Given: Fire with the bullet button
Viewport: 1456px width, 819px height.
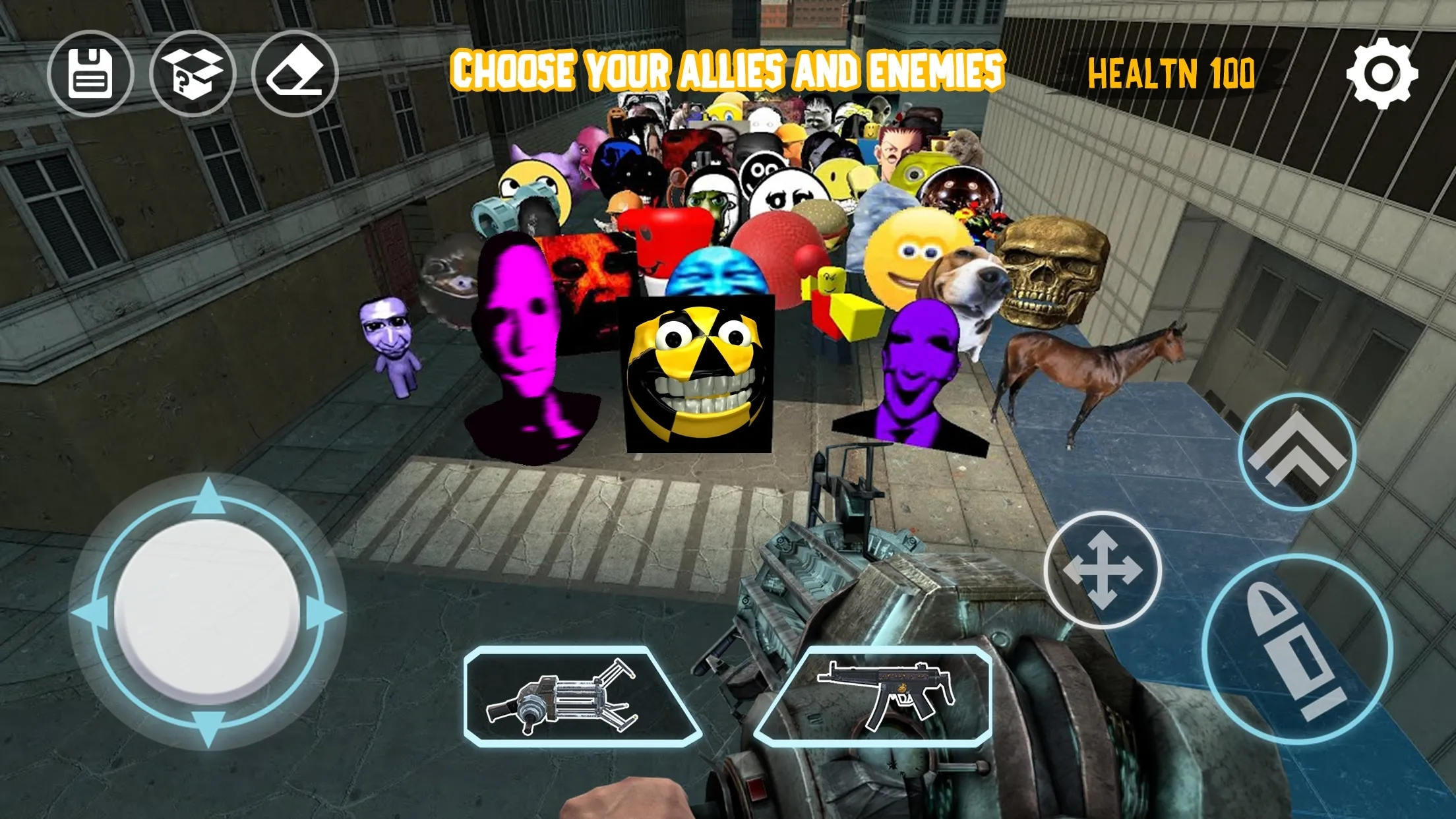Looking at the screenshot, I should pyautogui.click(x=1296, y=649).
